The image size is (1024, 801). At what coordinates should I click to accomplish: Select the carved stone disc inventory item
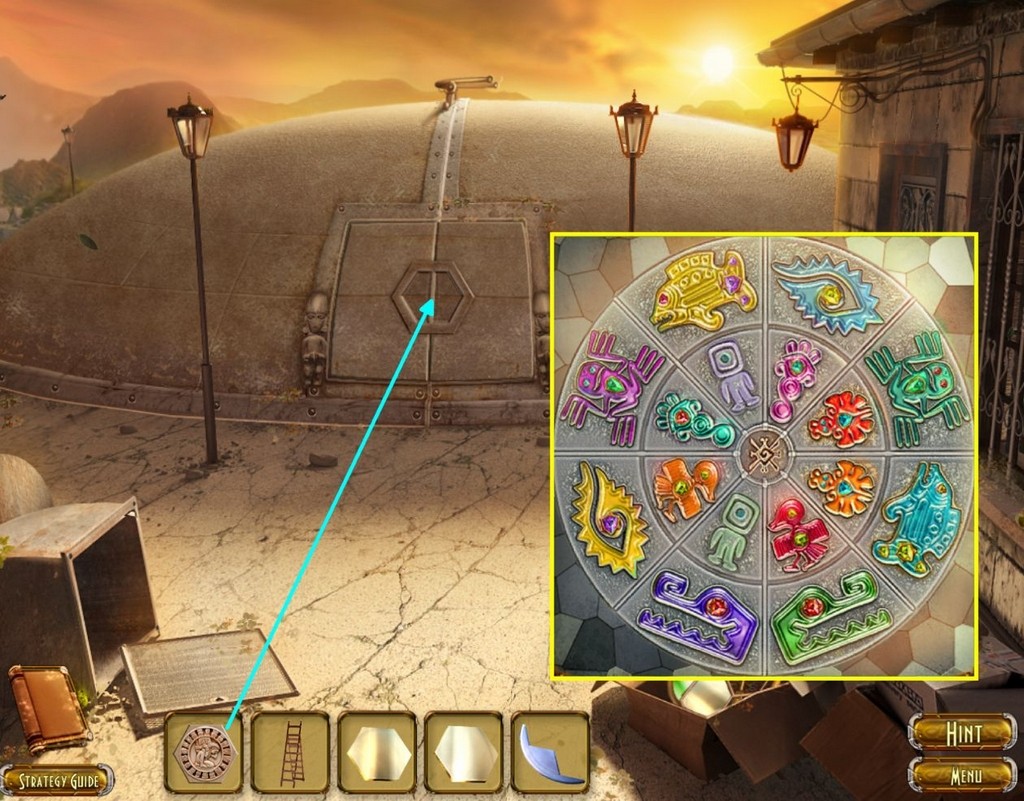[x=203, y=752]
